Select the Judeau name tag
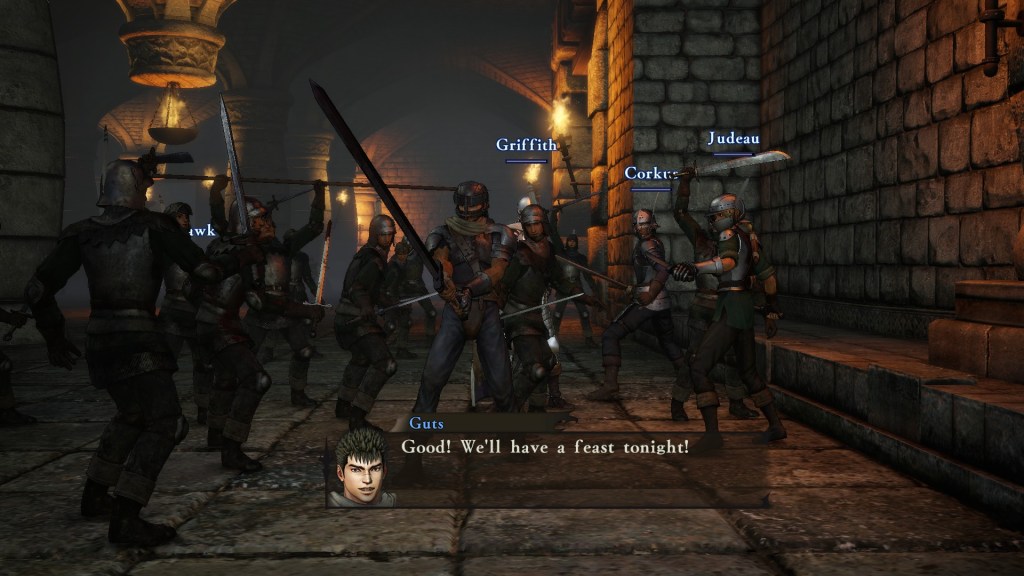The width and height of the screenshot is (1024, 576). (x=733, y=139)
